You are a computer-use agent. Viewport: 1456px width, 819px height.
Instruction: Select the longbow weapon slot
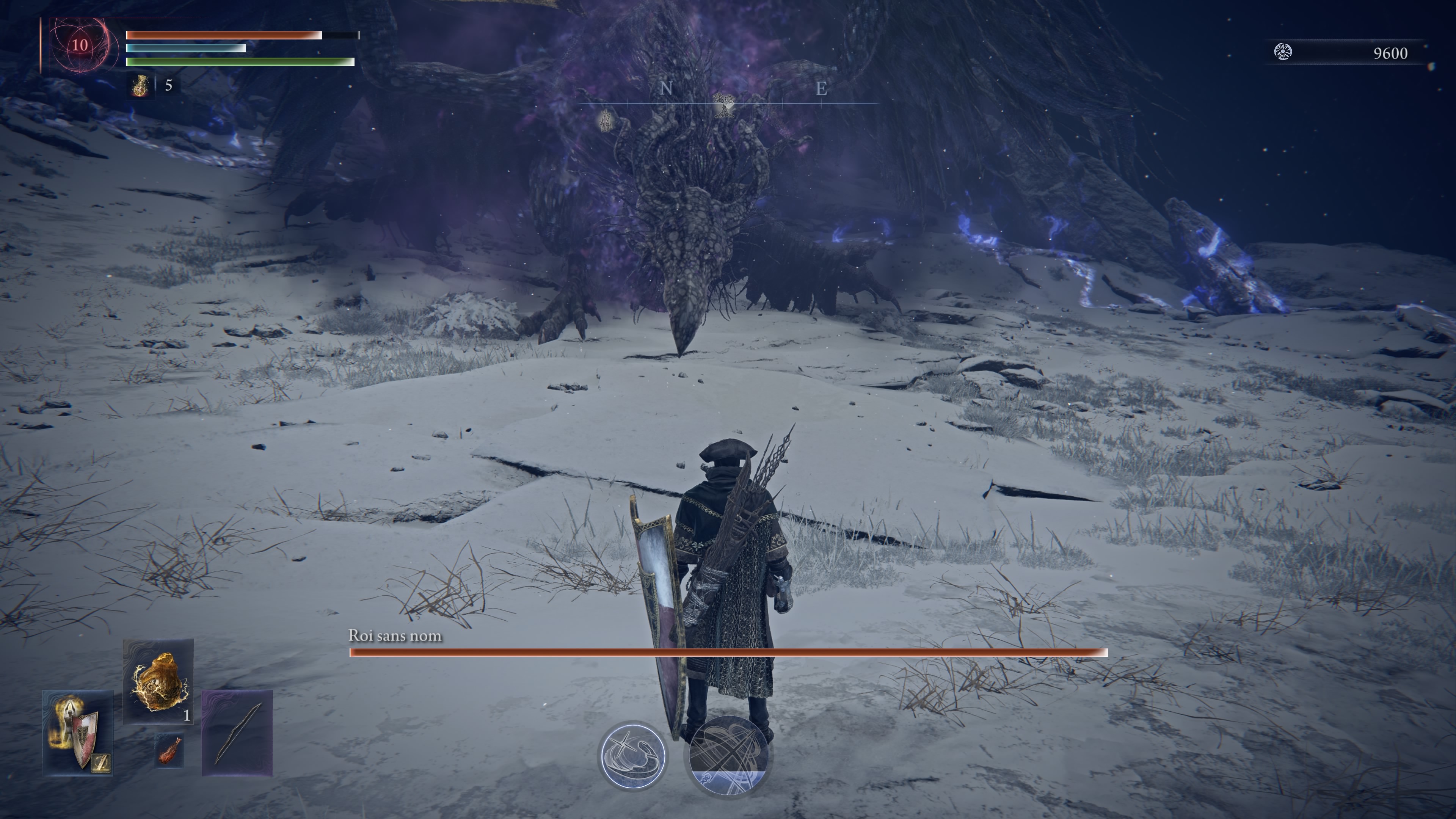pos(237,733)
